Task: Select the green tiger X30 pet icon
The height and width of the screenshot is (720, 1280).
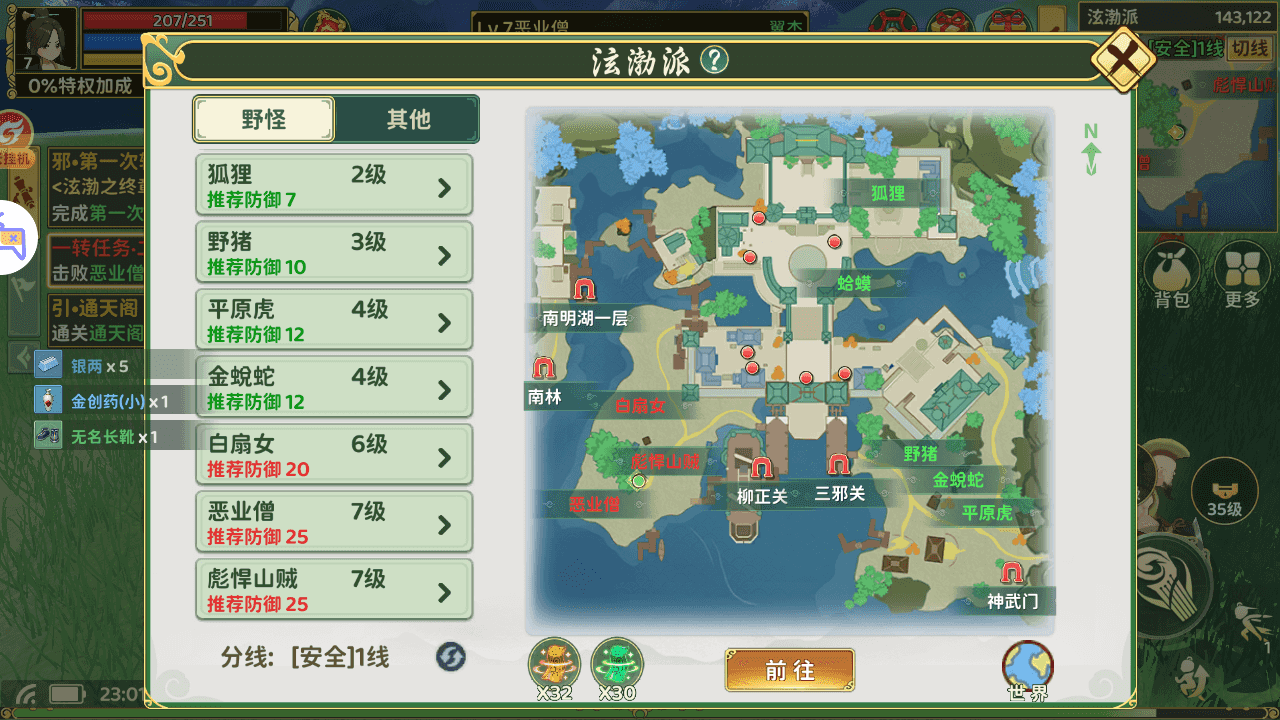Action: [617, 660]
